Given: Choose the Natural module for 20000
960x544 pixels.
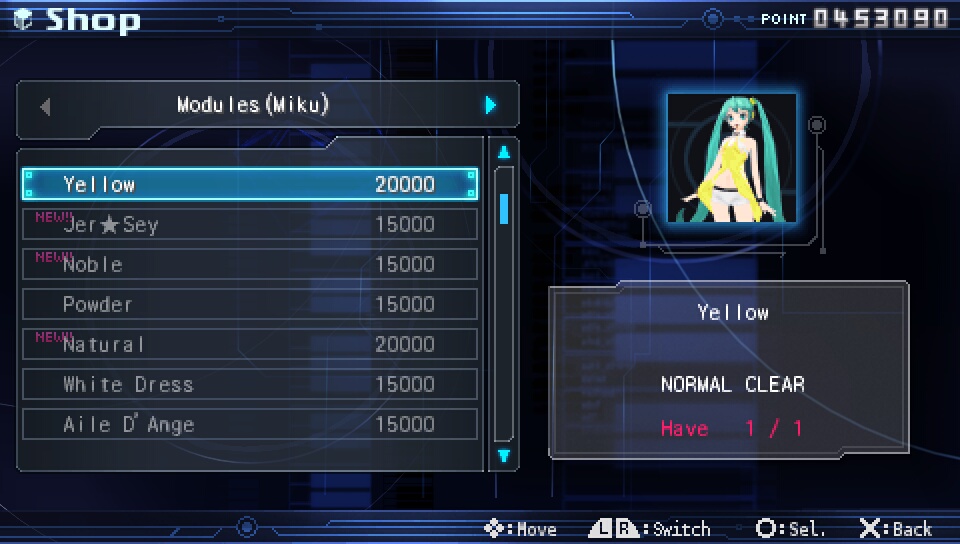Looking at the screenshot, I should 250,344.
